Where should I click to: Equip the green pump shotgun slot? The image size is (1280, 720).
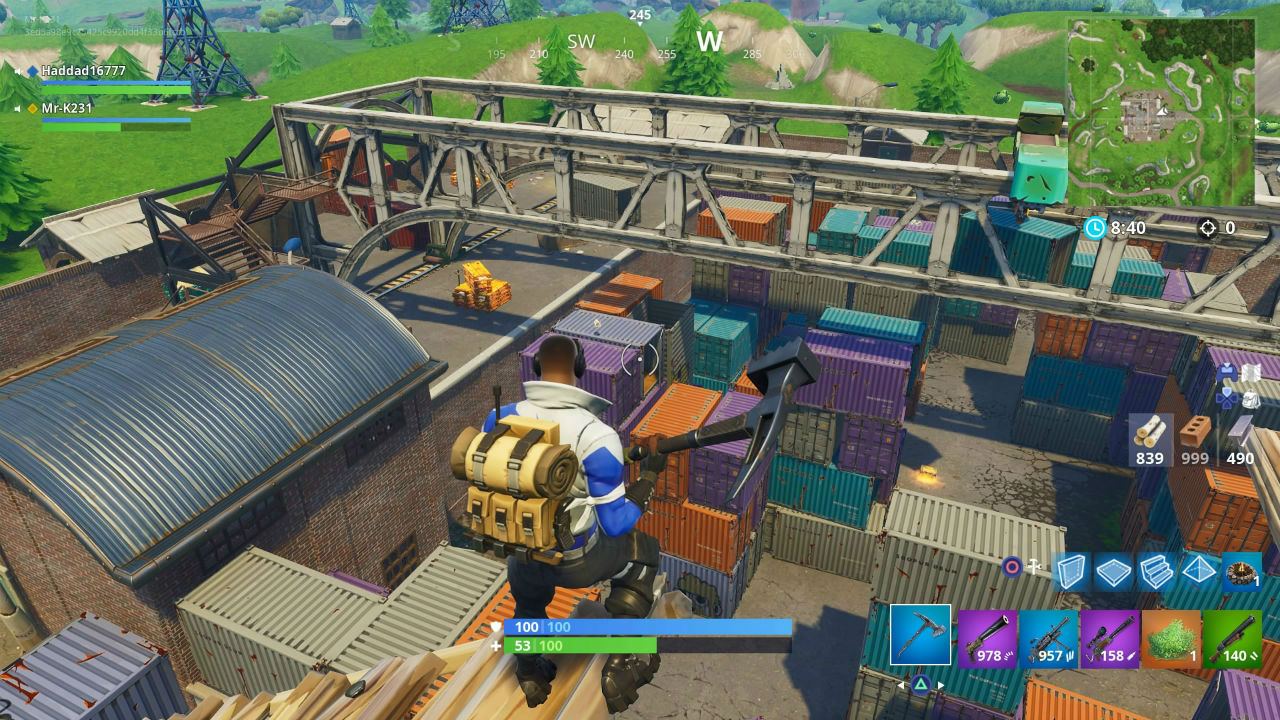coord(1232,638)
